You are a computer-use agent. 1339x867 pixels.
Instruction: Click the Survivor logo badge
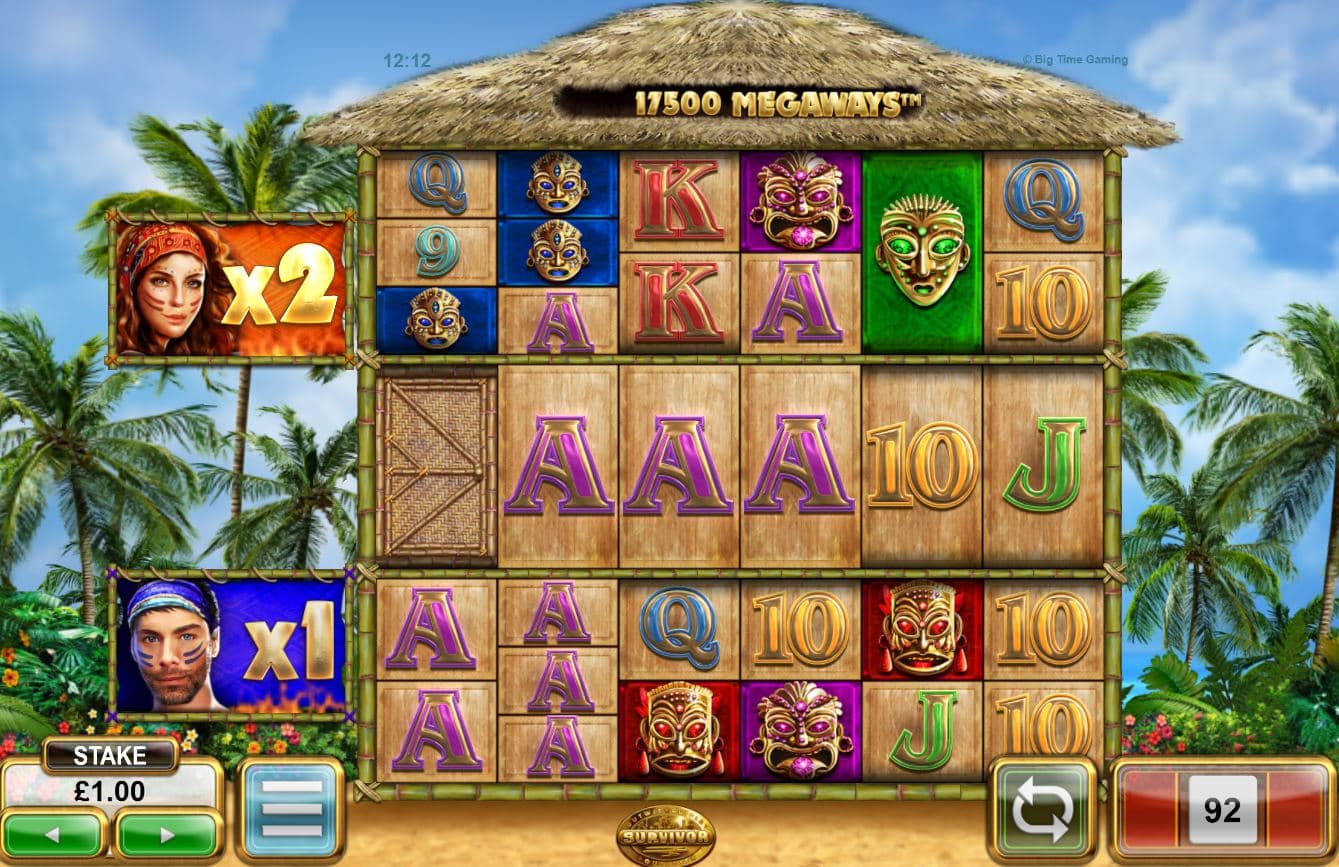[665, 833]
